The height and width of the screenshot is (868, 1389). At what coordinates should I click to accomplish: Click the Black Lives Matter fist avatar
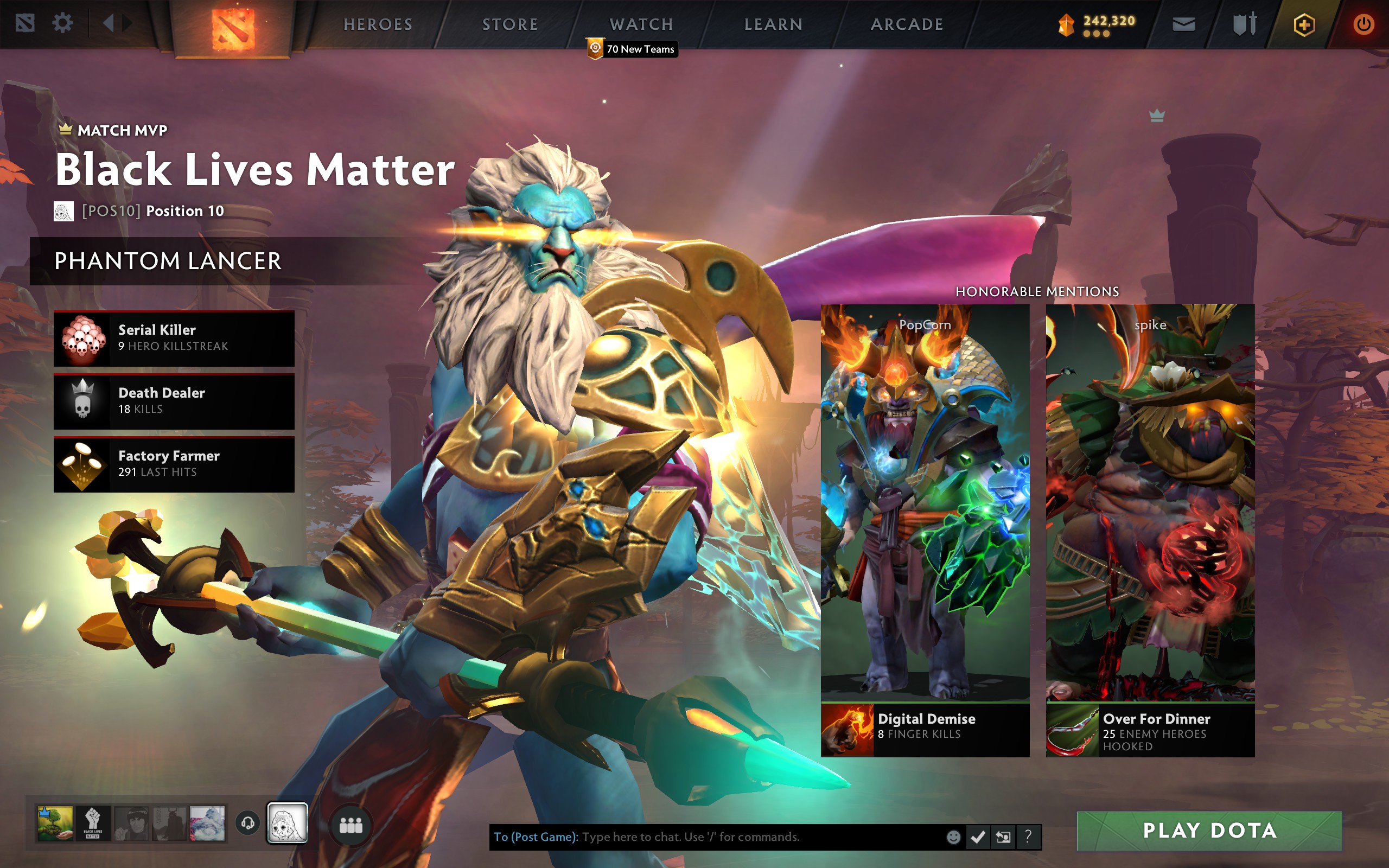[x=93, y=824]
